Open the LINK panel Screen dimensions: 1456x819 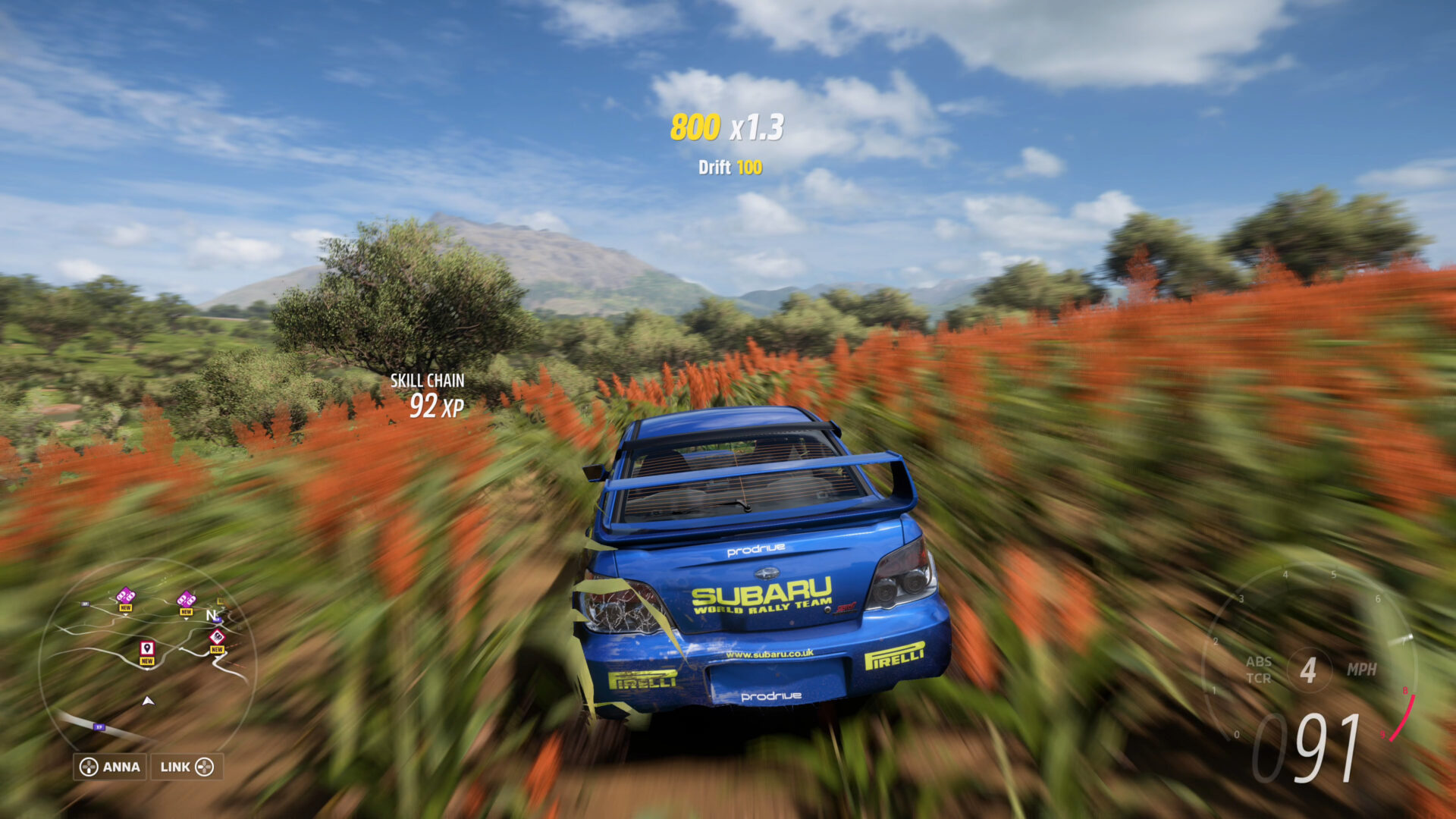click(188, 767)
